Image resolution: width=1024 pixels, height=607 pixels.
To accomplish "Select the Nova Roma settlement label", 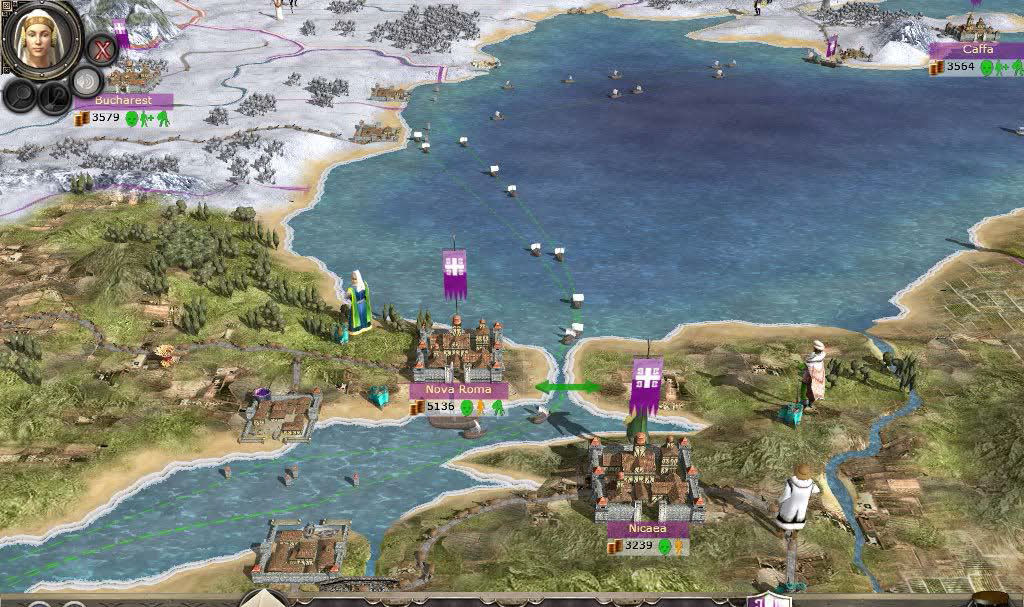I will [x=458, y=390].
